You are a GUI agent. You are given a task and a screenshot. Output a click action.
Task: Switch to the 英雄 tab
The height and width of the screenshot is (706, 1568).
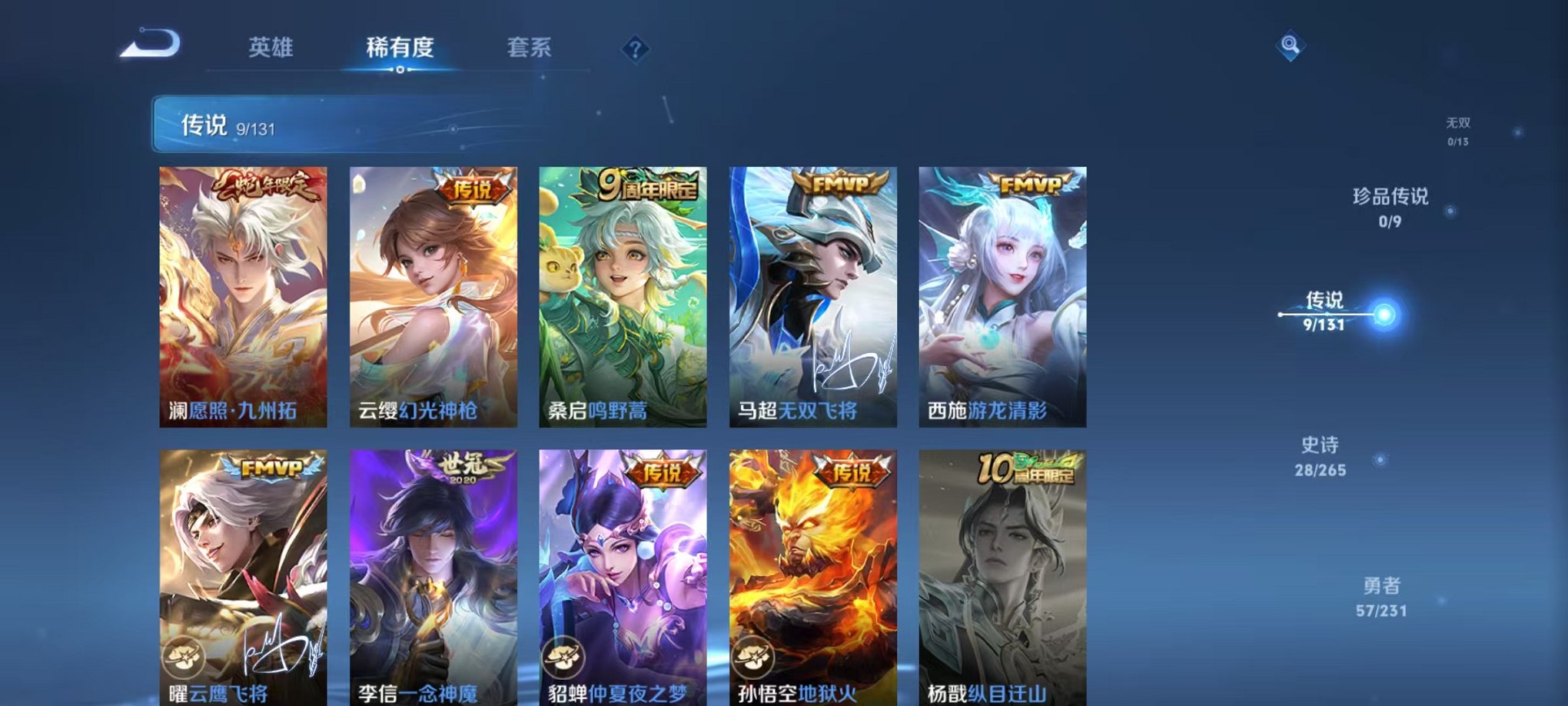(x=270, y=48)
